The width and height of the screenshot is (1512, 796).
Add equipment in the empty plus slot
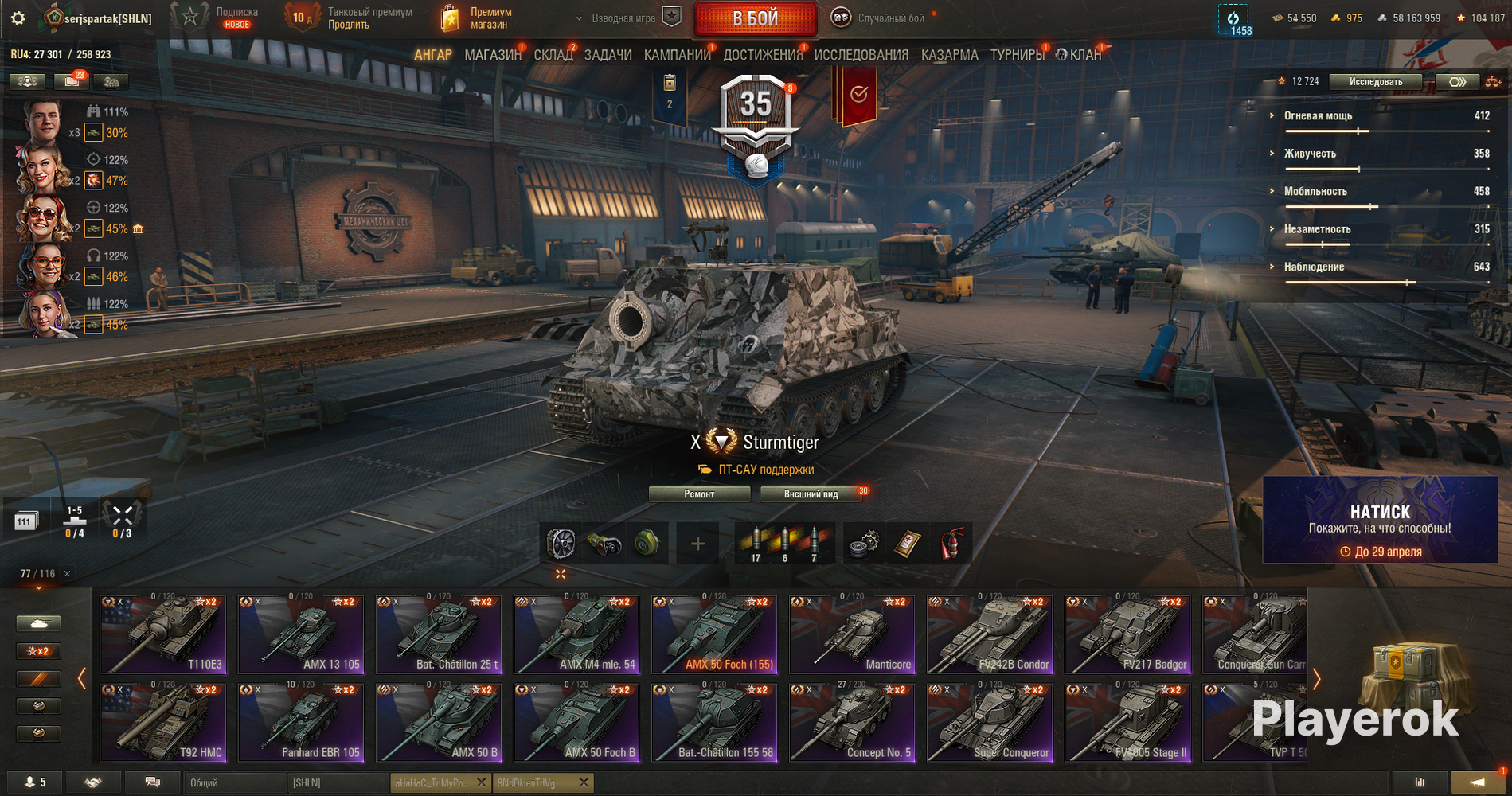pyautogui.click(x=697, y=544)
